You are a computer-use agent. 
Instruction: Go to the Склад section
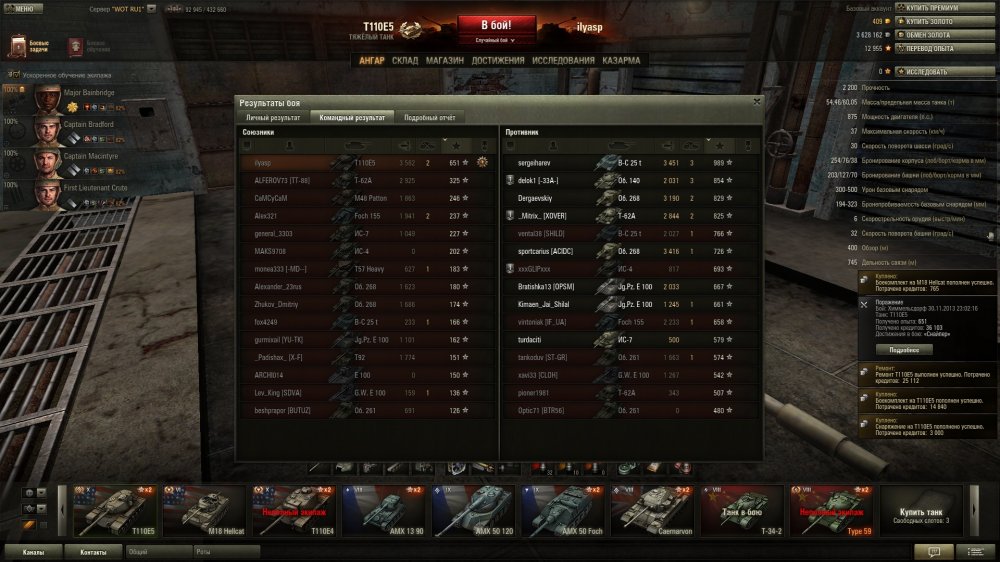[405, 60]
